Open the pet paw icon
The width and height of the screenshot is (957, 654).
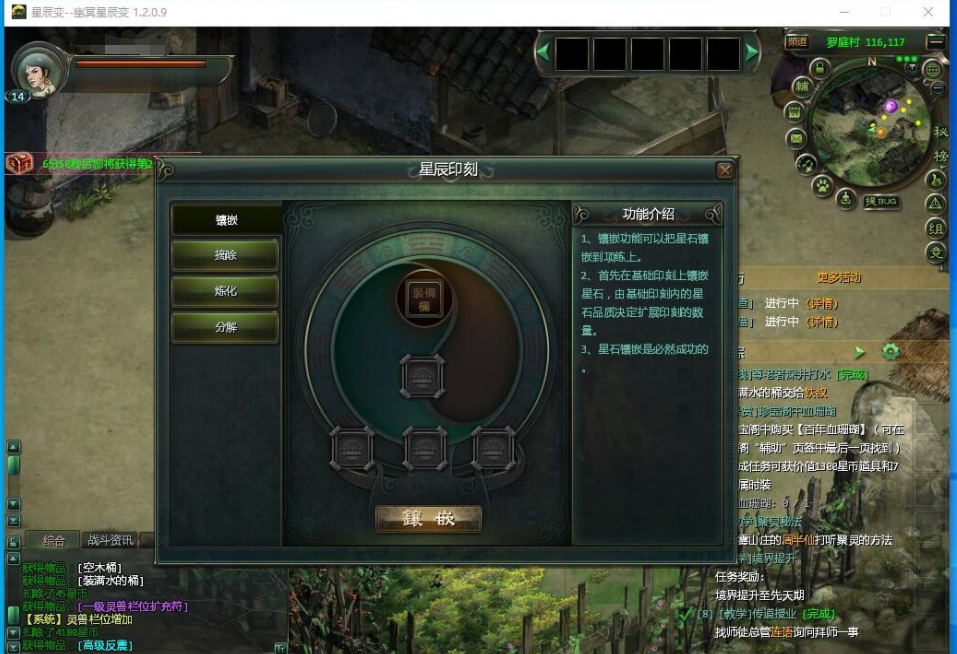(x=822, y=185)
